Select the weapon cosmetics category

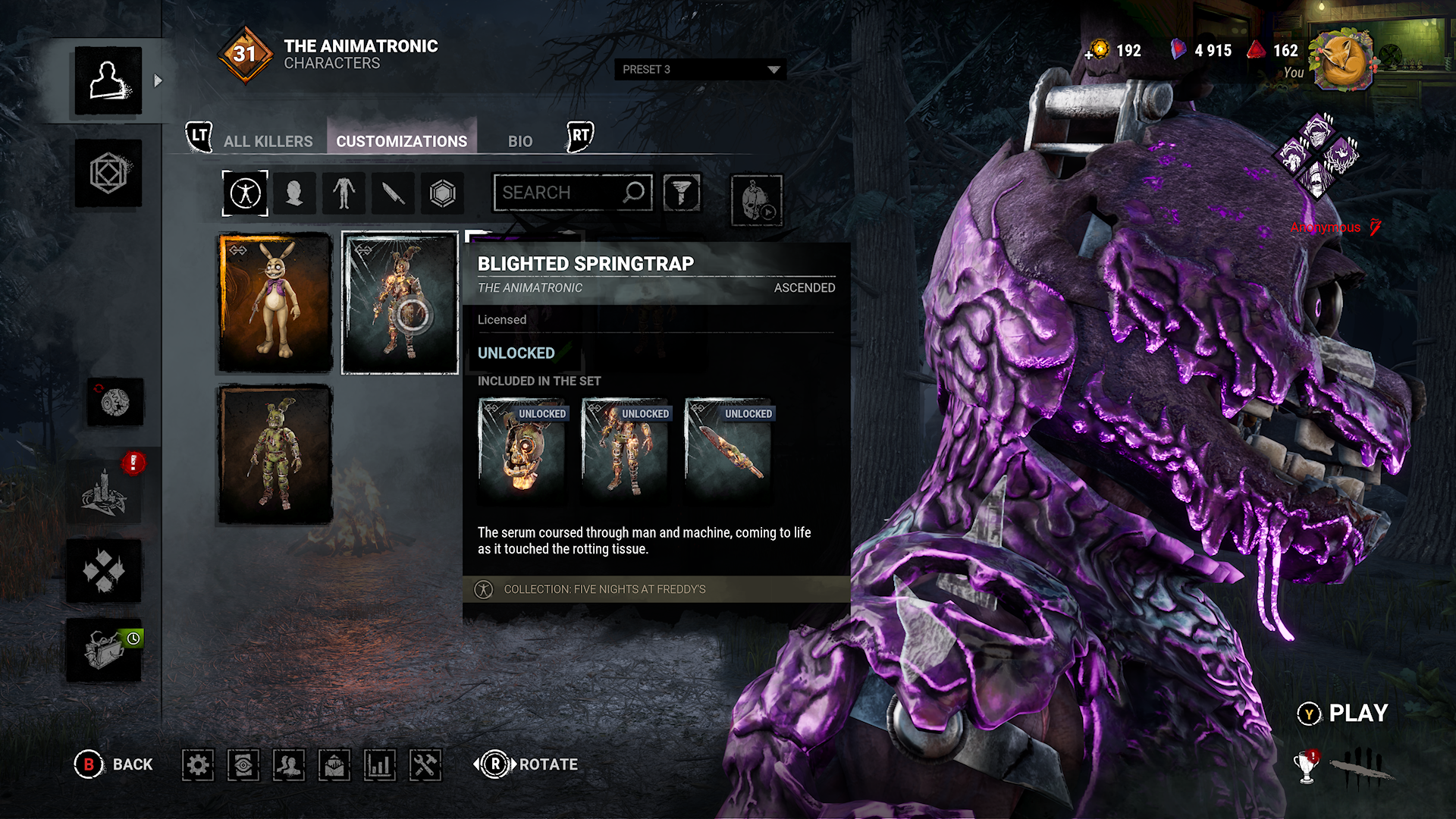(393, 193)
